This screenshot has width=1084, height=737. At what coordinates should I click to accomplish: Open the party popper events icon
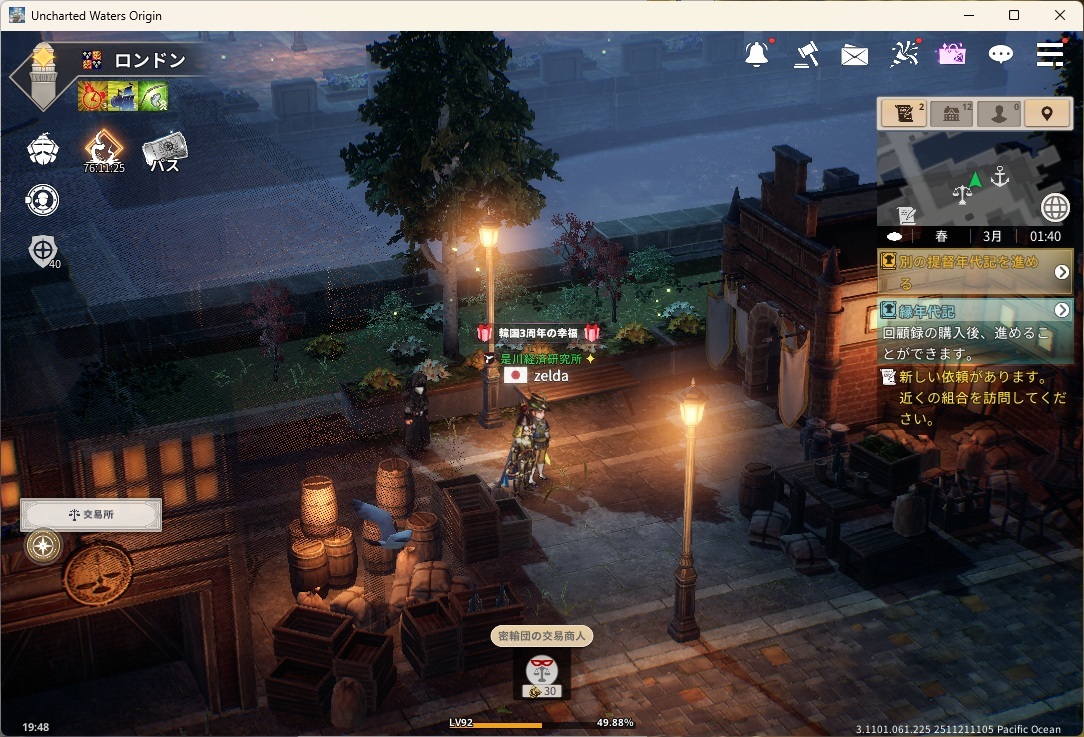point(904,54)
